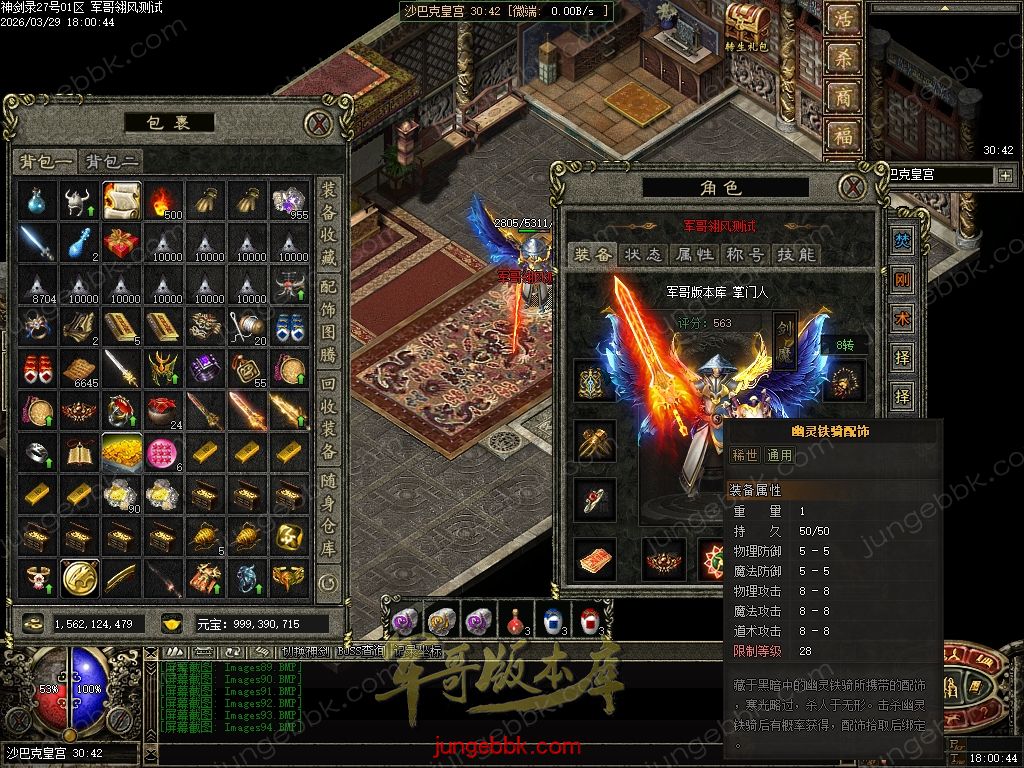Use the red potion in the hotbar
Screen dimensions: 1024x768
pos(515,621)
